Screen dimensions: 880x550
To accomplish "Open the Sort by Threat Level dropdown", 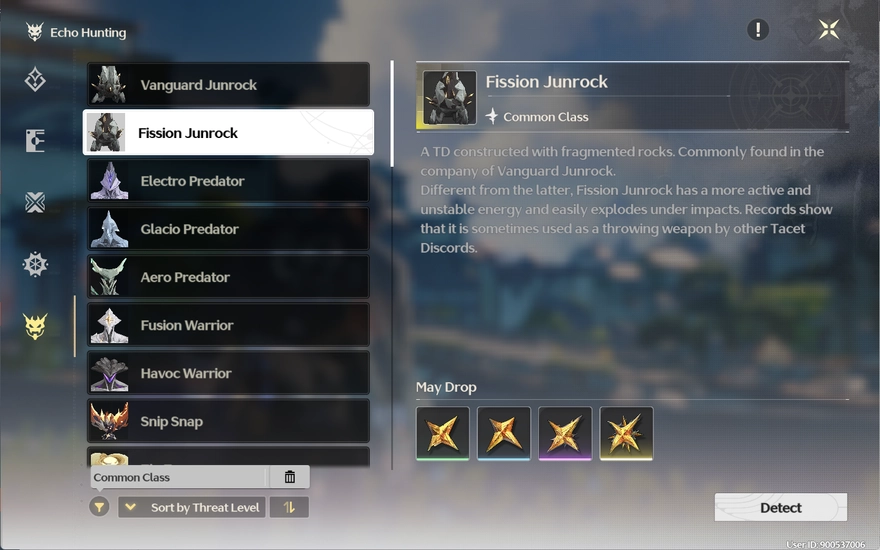I will [190, 507].
